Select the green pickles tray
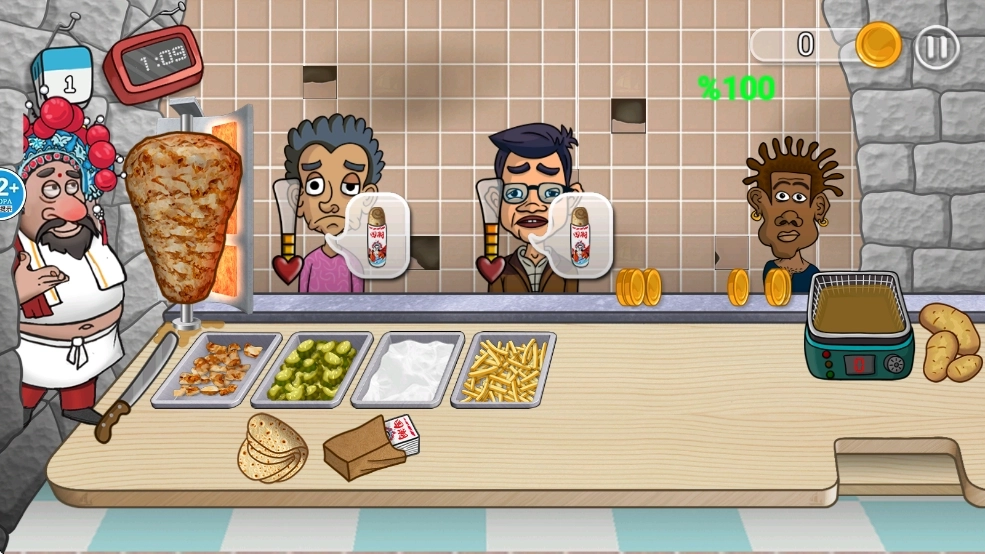Screen dimensions: 985x554 (x=313, y=368)
